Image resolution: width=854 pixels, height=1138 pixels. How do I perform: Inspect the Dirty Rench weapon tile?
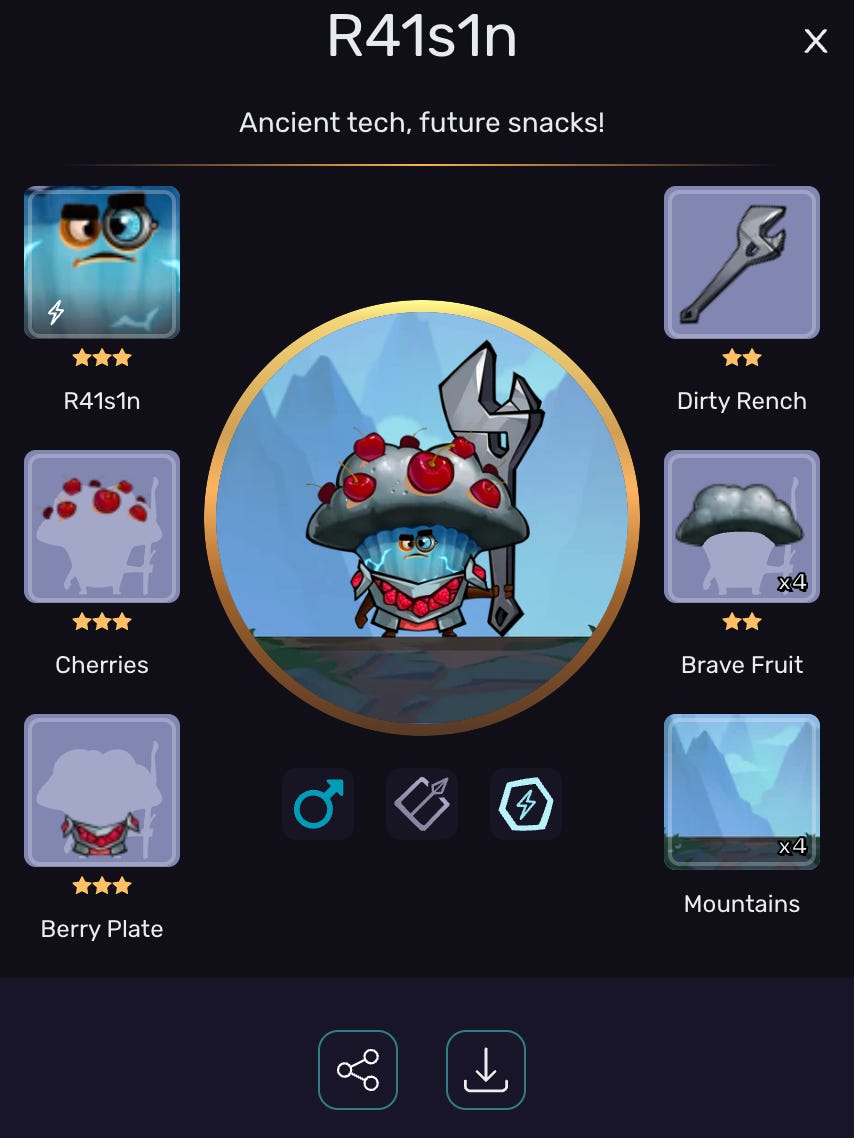click(742, 263)
